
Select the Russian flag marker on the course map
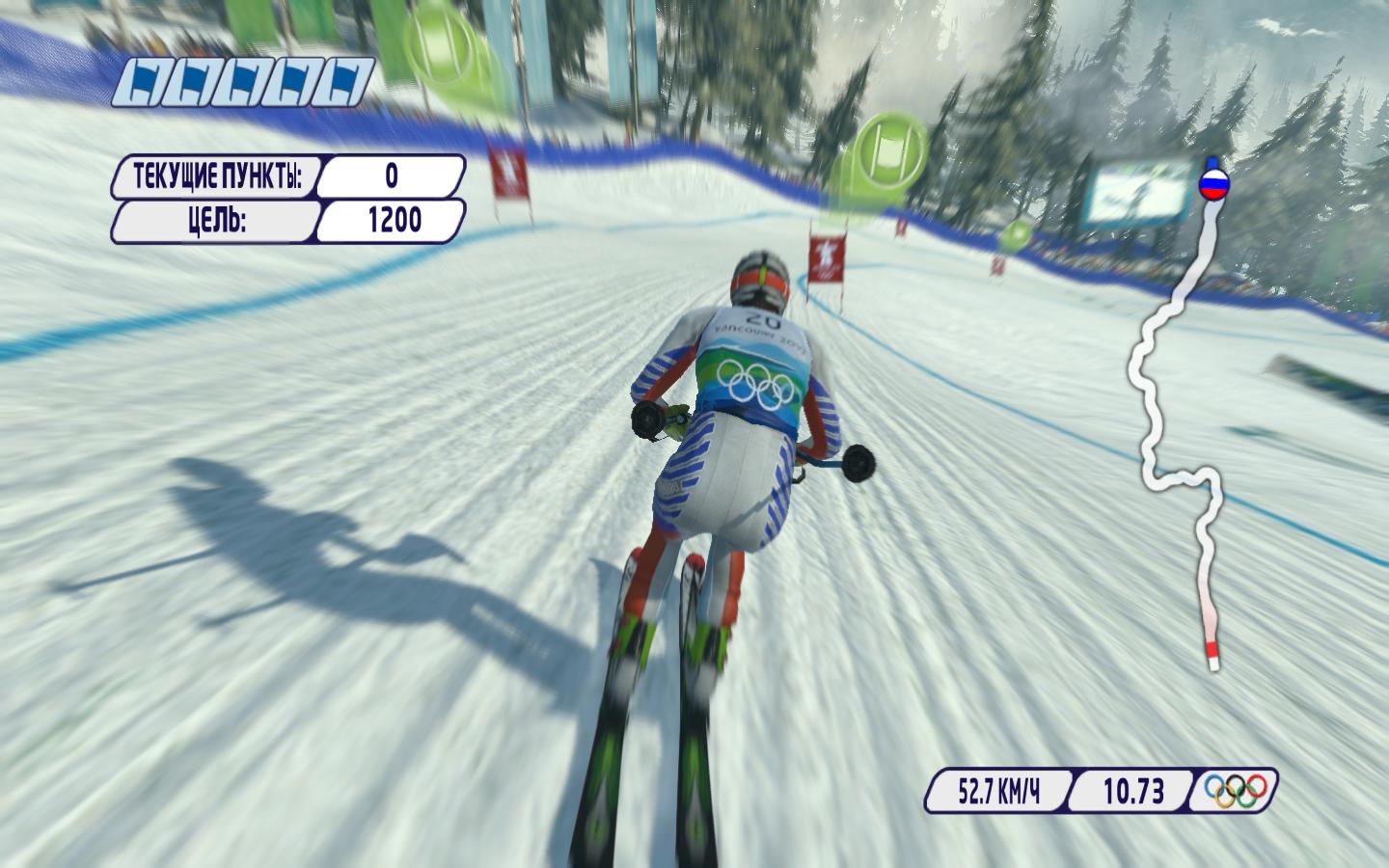click(x=1212, y=183)
